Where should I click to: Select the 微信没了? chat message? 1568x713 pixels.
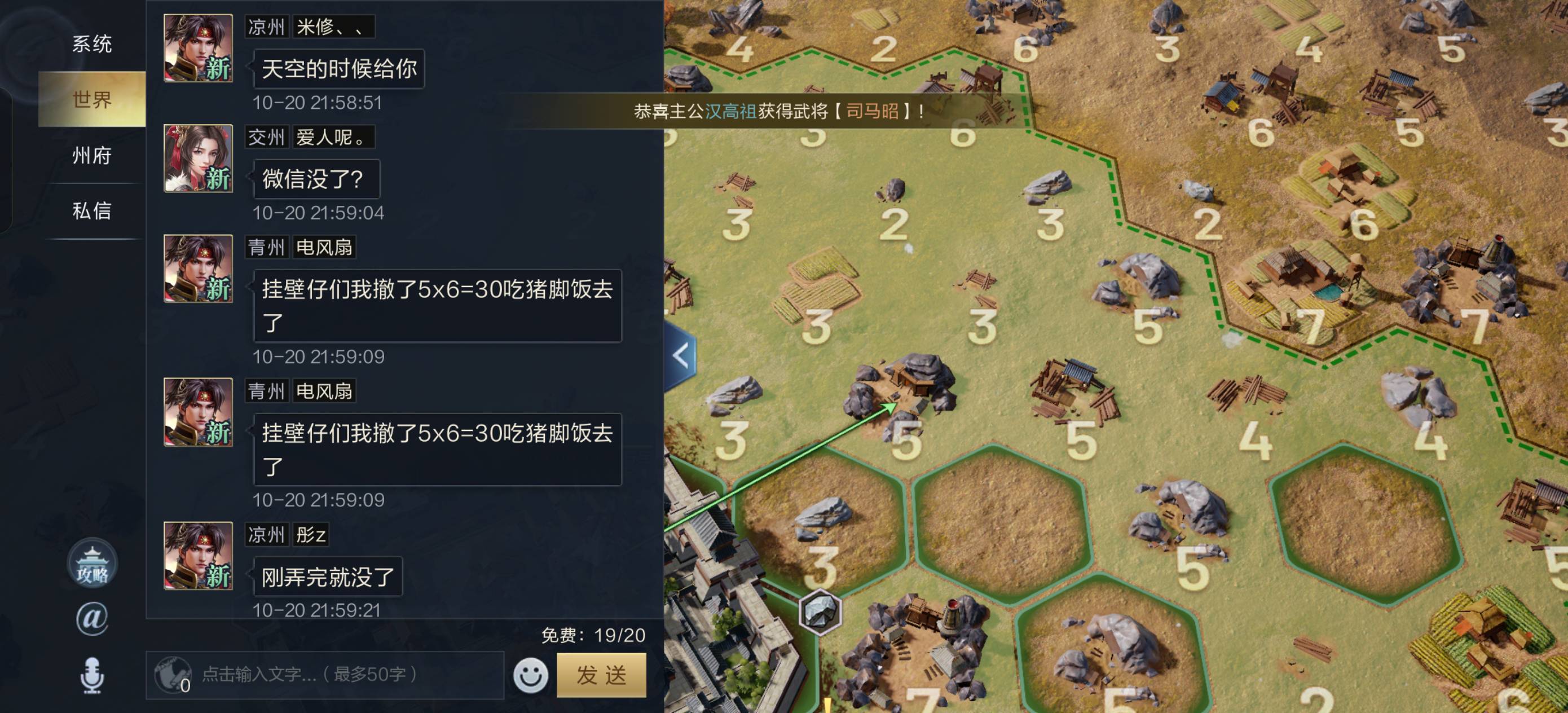click(x=316, y=179)
